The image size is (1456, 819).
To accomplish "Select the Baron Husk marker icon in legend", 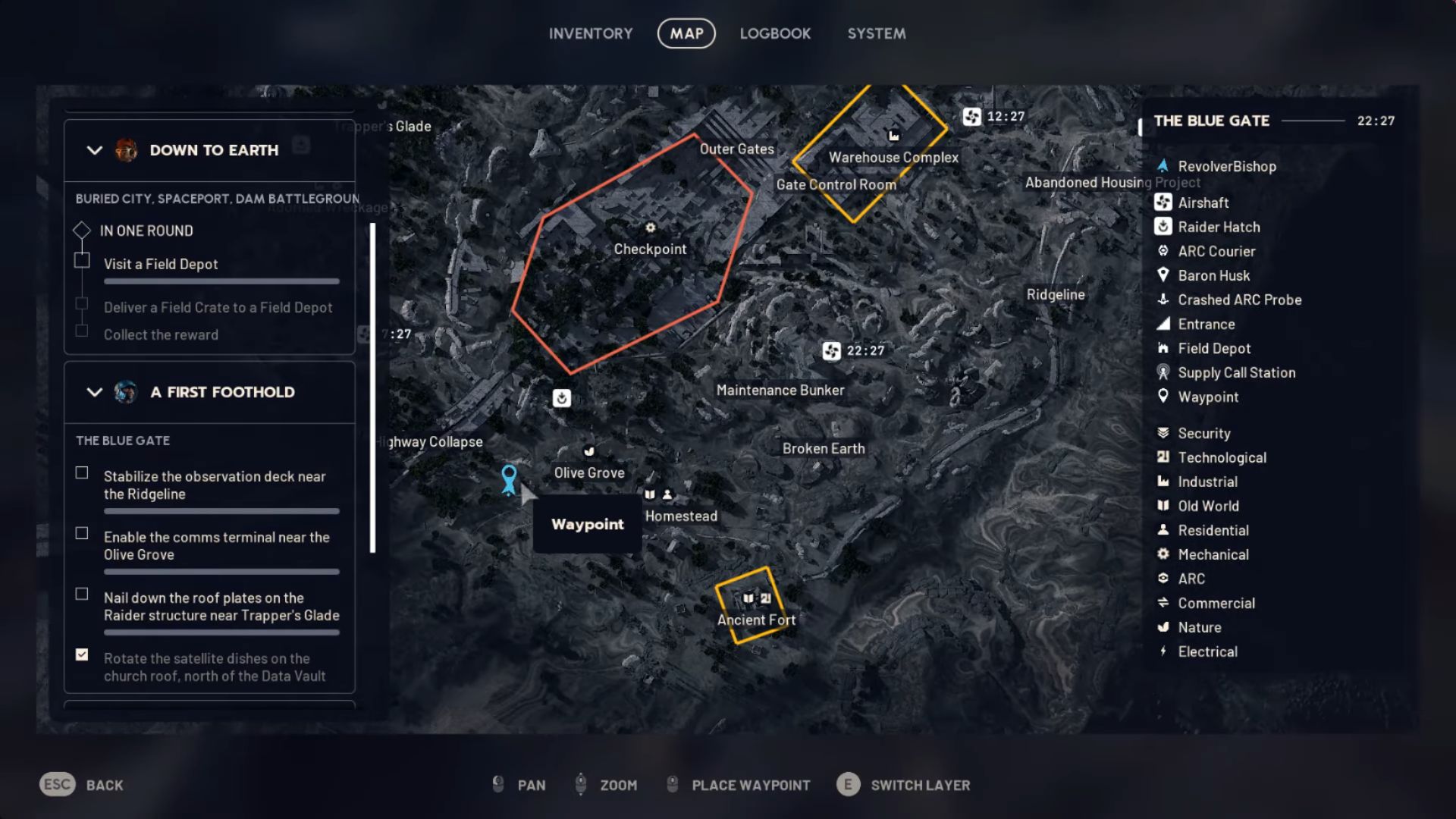I will (x=1163, y=275).
